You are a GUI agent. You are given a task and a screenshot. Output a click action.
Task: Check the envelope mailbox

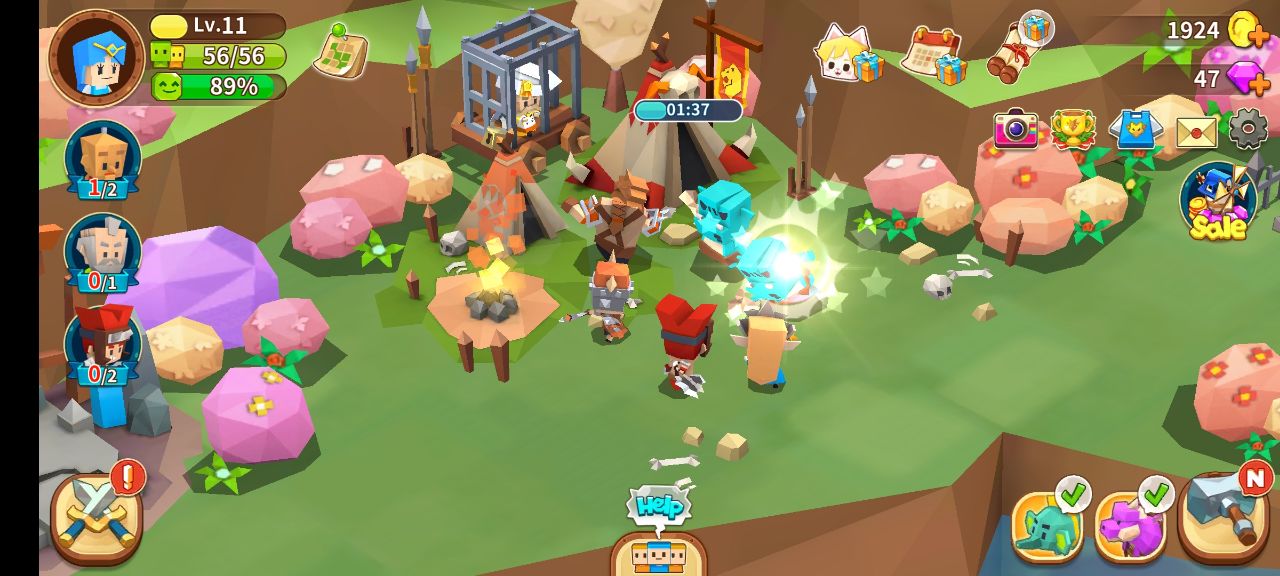click(1196, 131)
